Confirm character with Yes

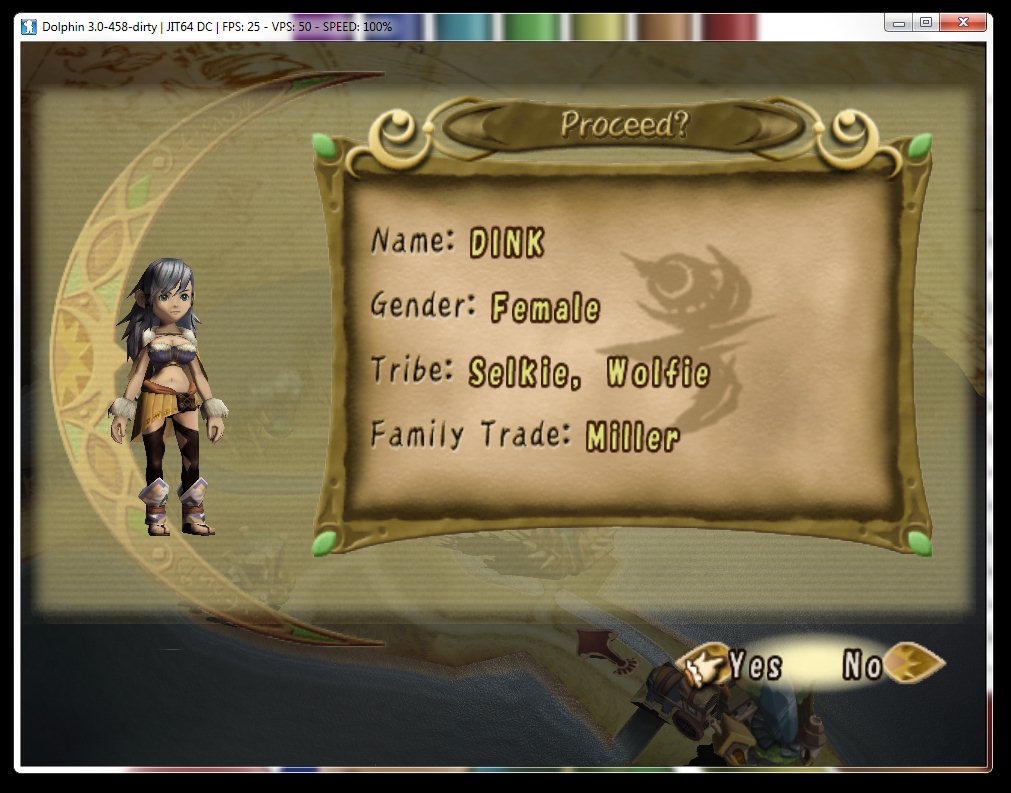755,665
